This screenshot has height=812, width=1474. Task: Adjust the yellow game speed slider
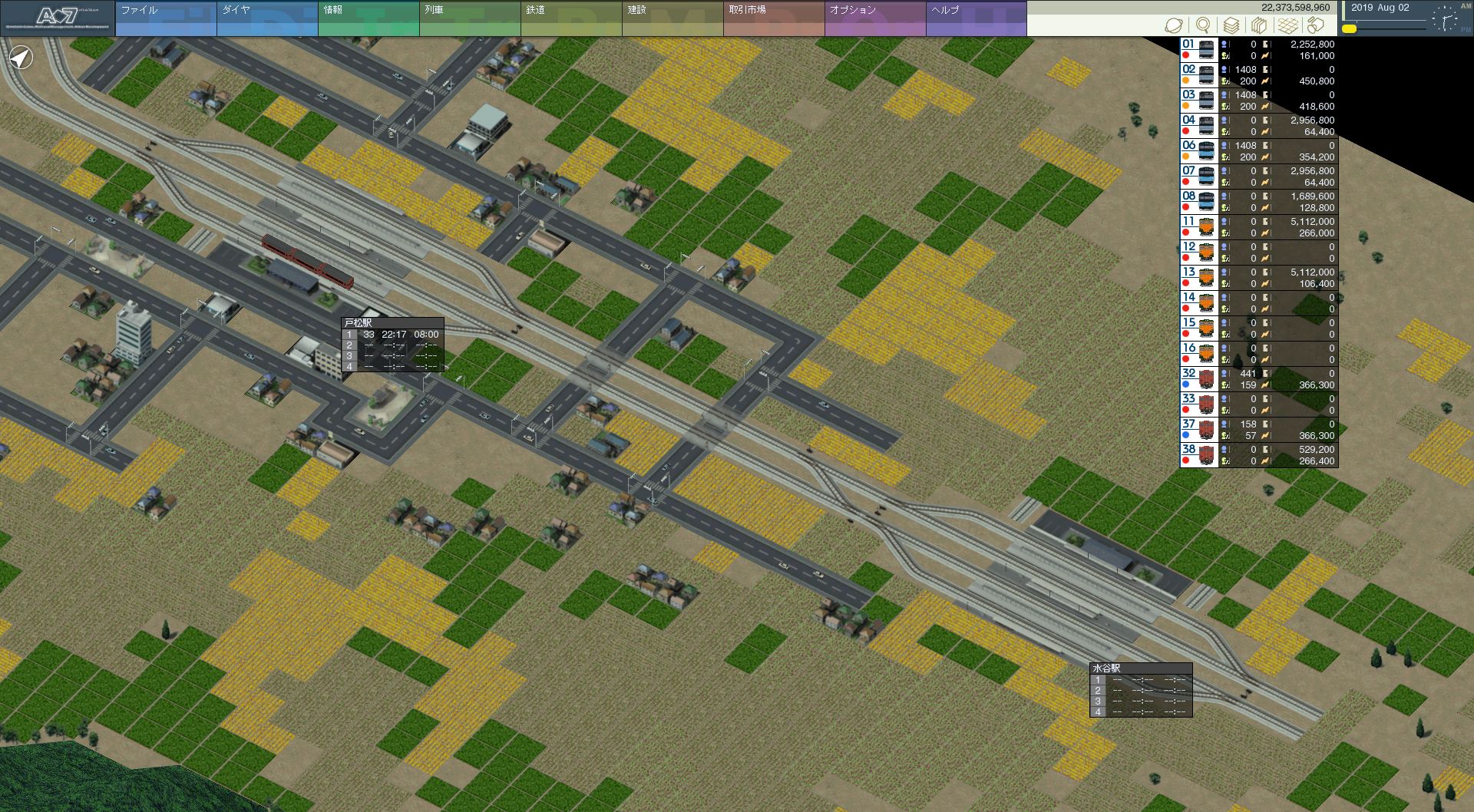pyautogui.click(x=1350, y=29)
